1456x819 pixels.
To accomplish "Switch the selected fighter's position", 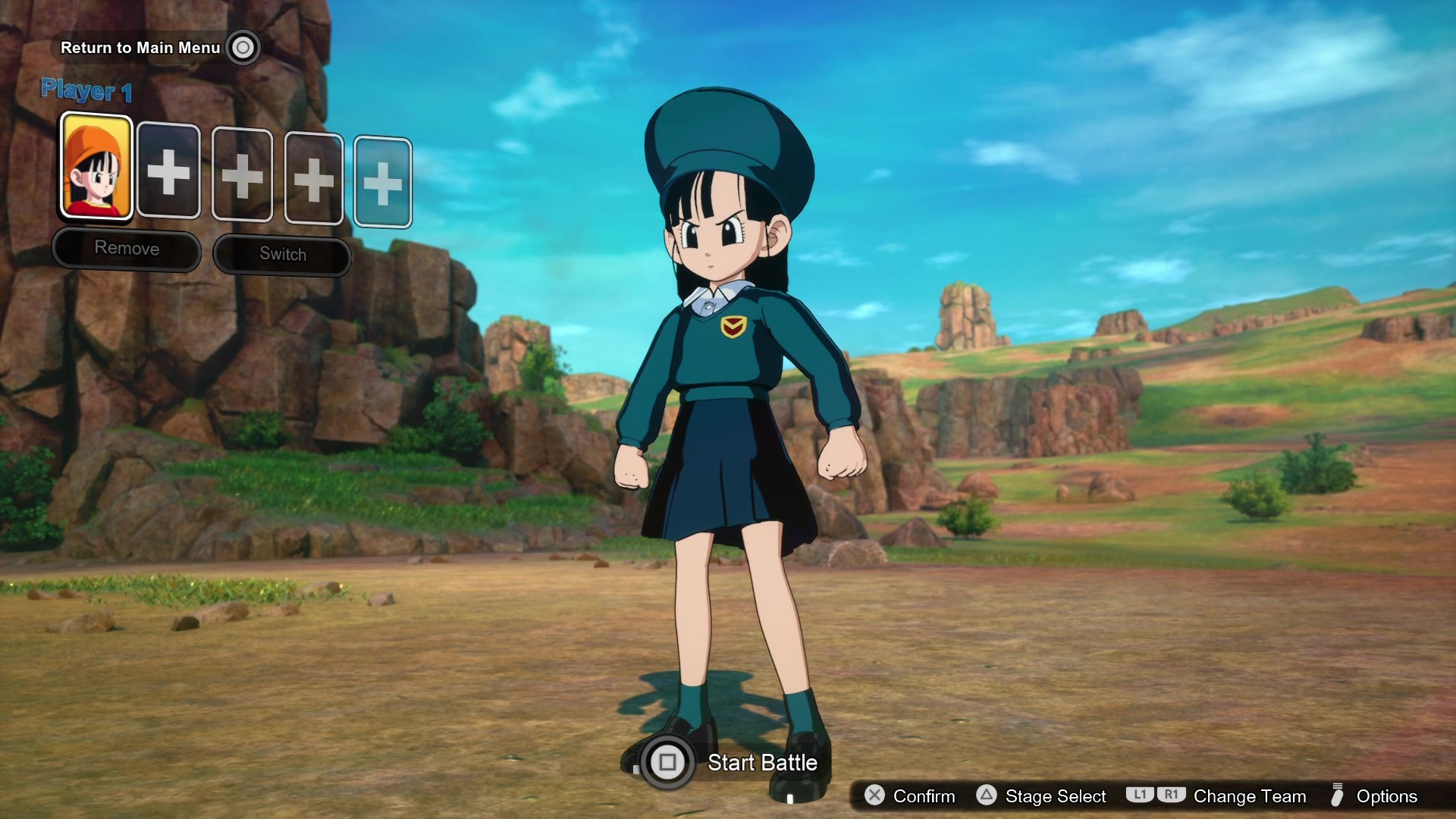I will point(281,255).
